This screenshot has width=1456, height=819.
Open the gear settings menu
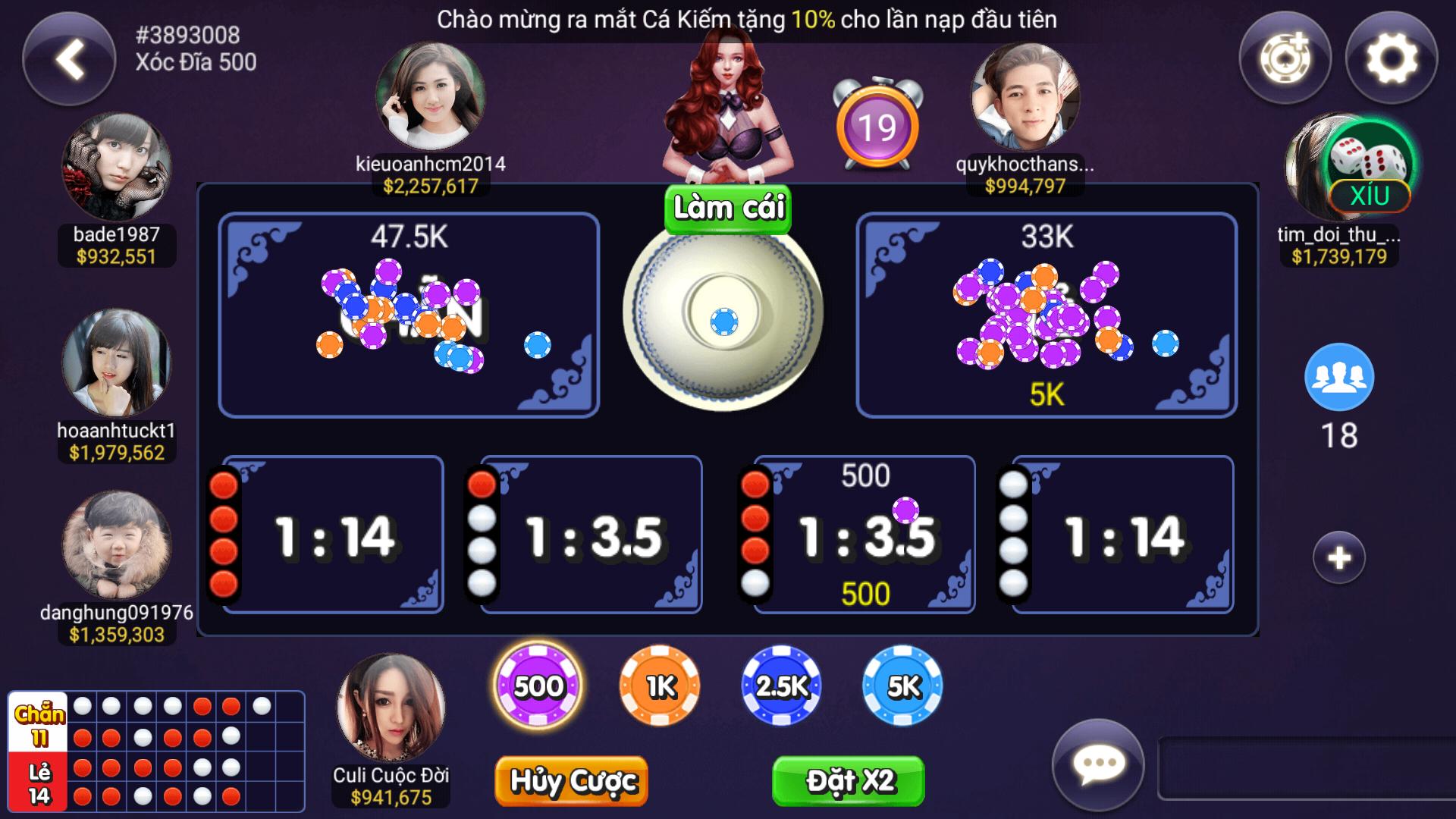coord(1391,58)
